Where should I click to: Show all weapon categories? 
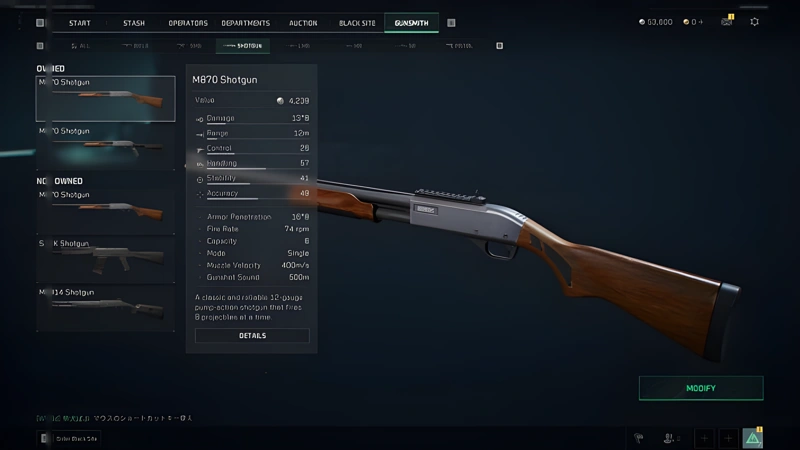(x=78, y=46)
